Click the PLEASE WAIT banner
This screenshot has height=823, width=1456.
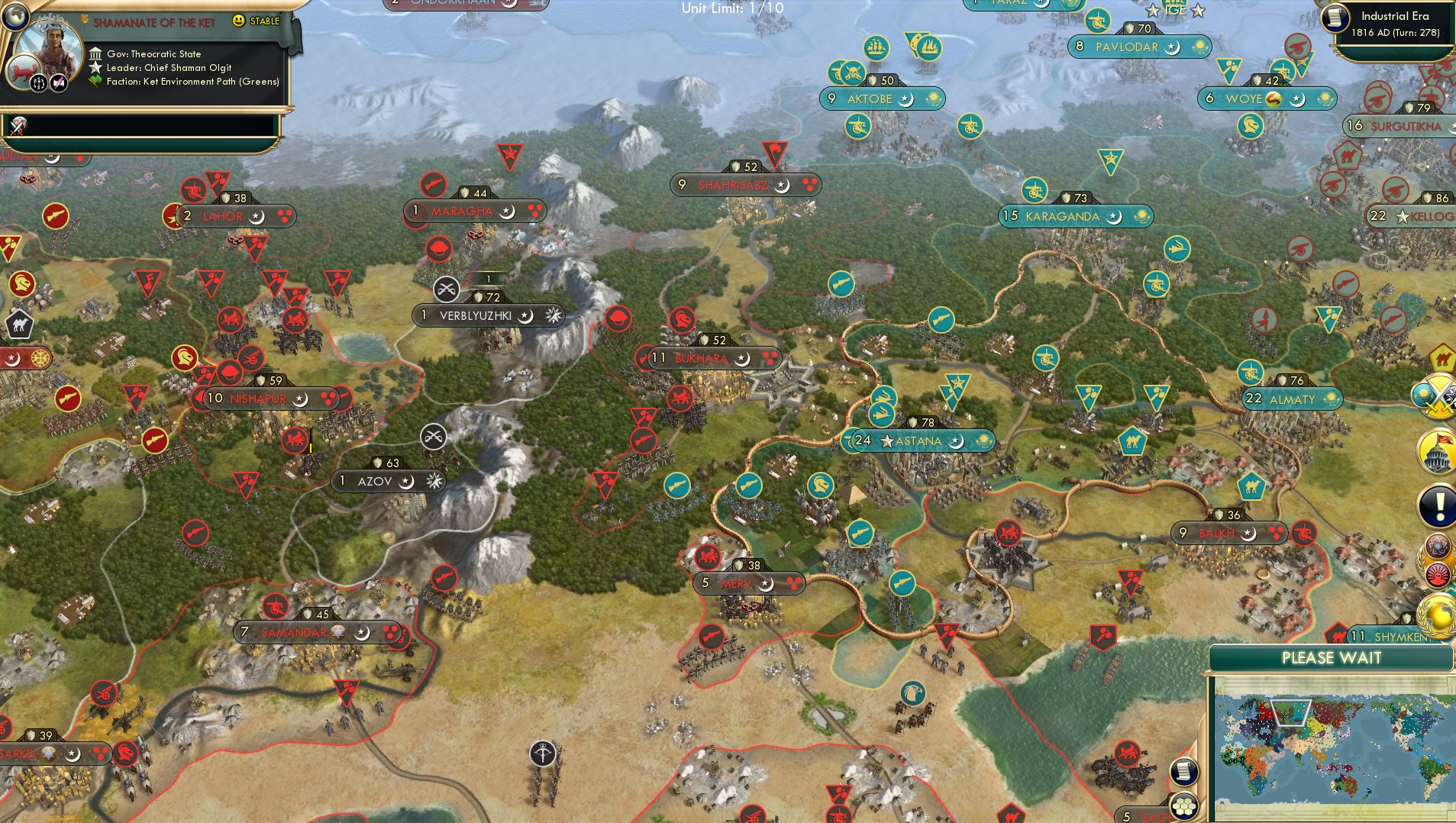coord(1332,657)
